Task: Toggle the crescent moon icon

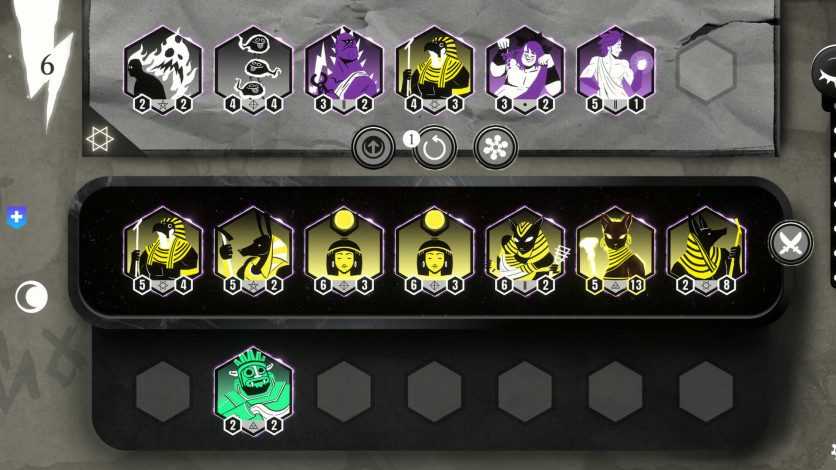Action: pos(31,297)
